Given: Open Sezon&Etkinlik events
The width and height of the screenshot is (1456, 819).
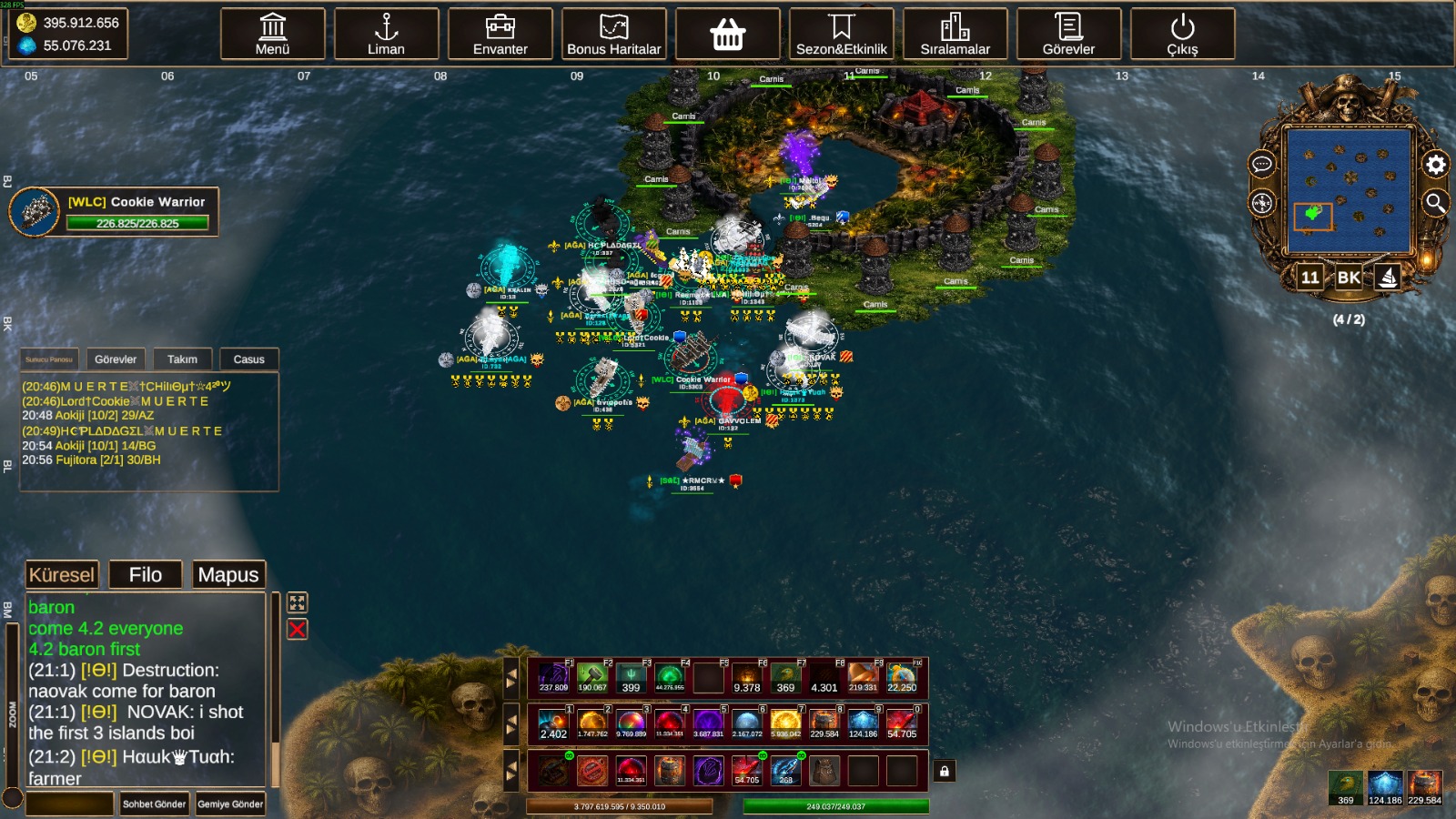Looking at the screenshot, I should 841,35.
